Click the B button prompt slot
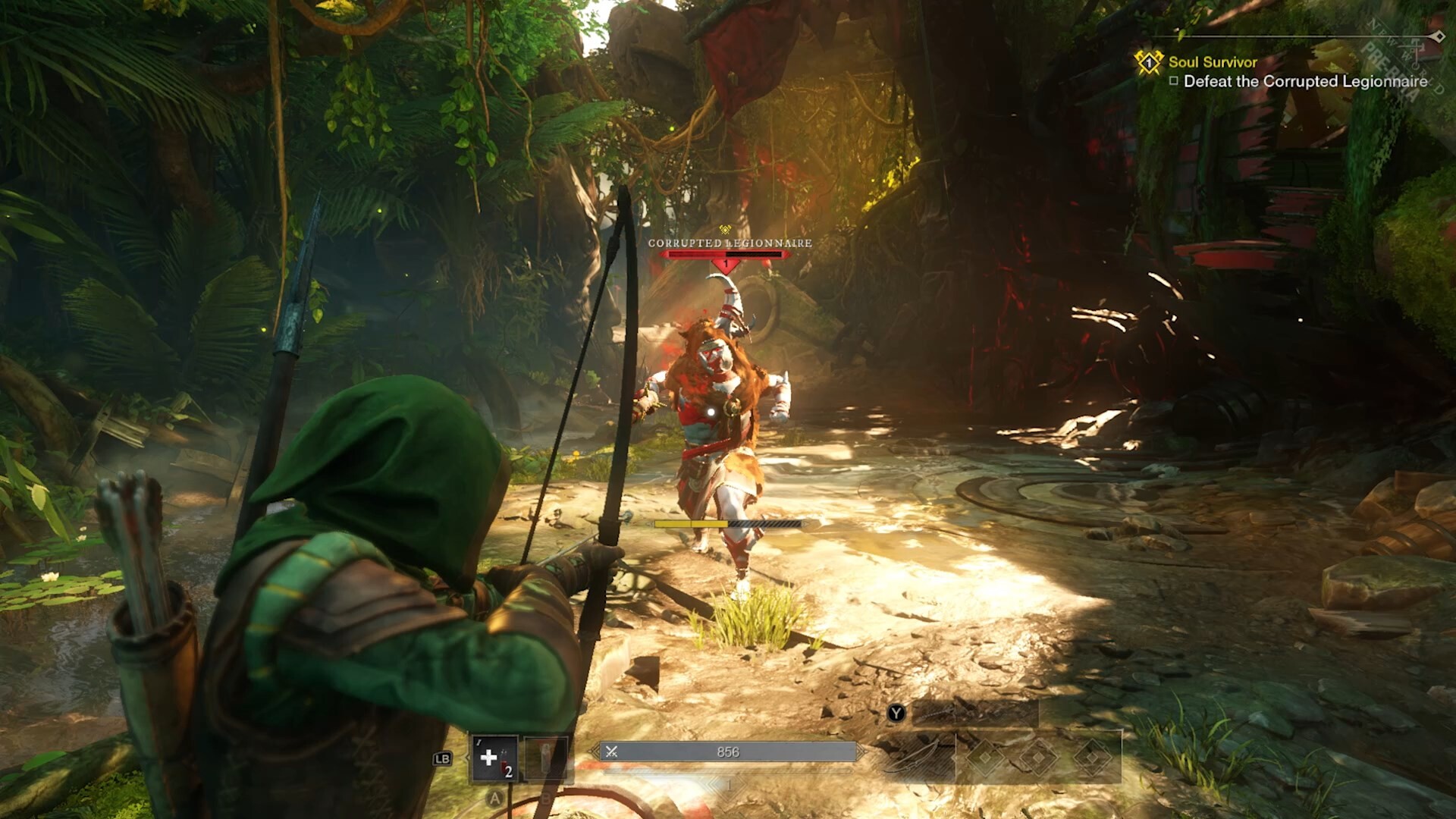 tap(546, 797)
